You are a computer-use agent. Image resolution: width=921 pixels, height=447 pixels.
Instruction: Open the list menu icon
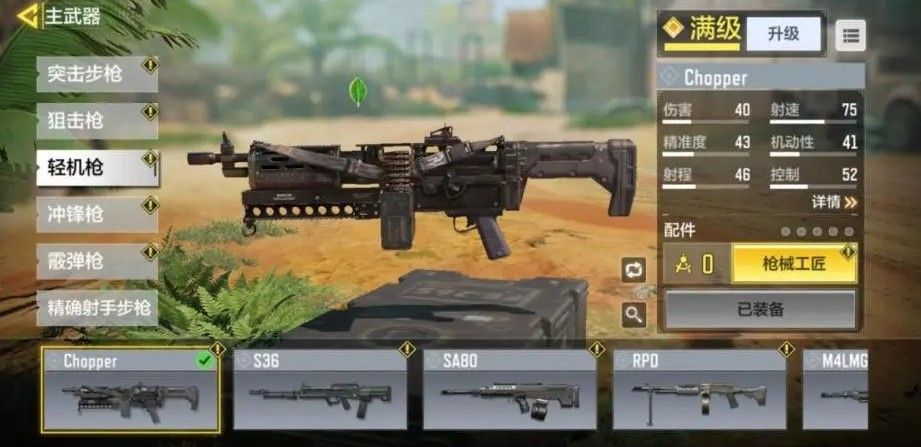(851, 36)
